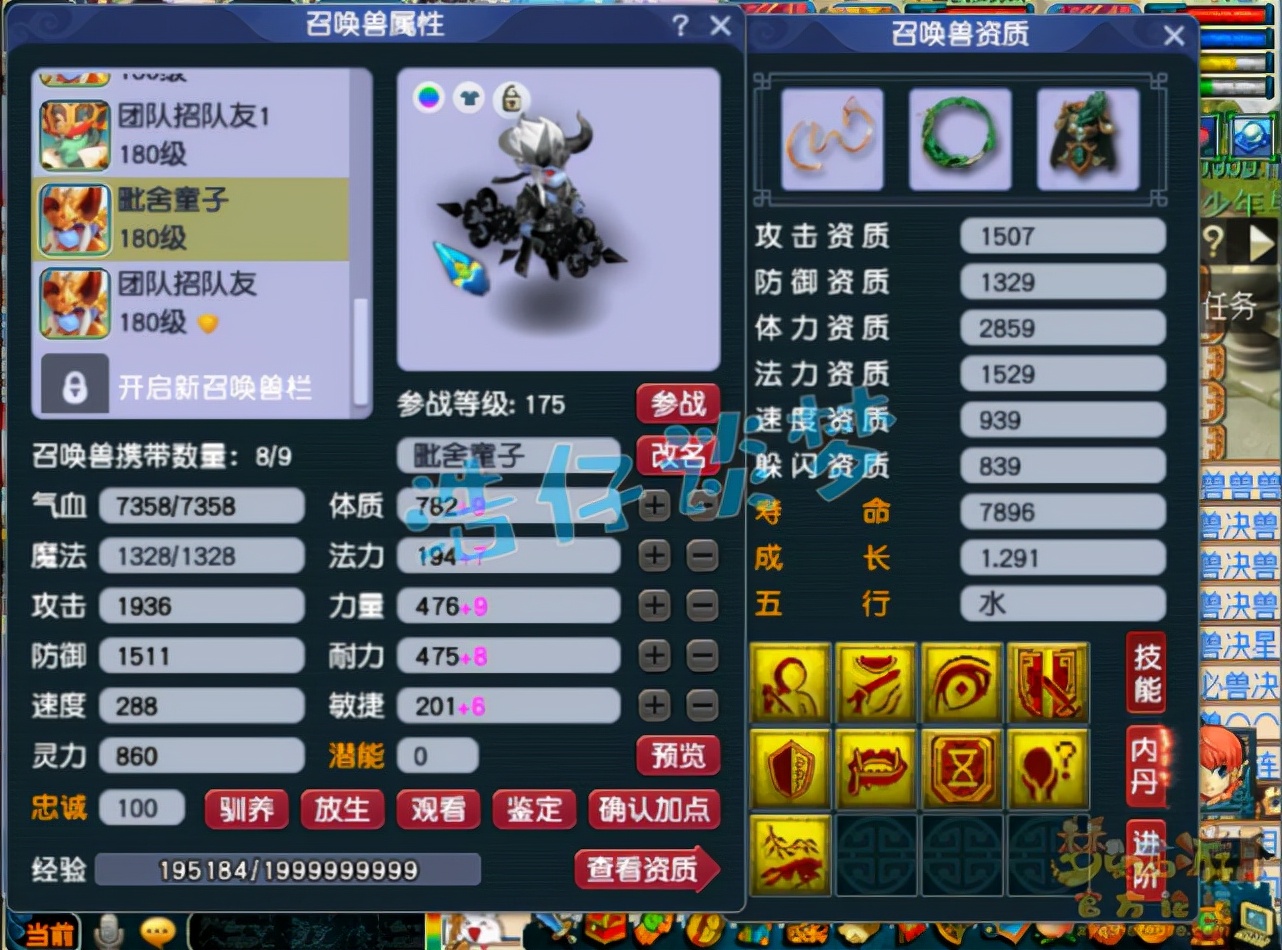
Task: Click the shield skill icon in second row
Action: coord(789,768)
